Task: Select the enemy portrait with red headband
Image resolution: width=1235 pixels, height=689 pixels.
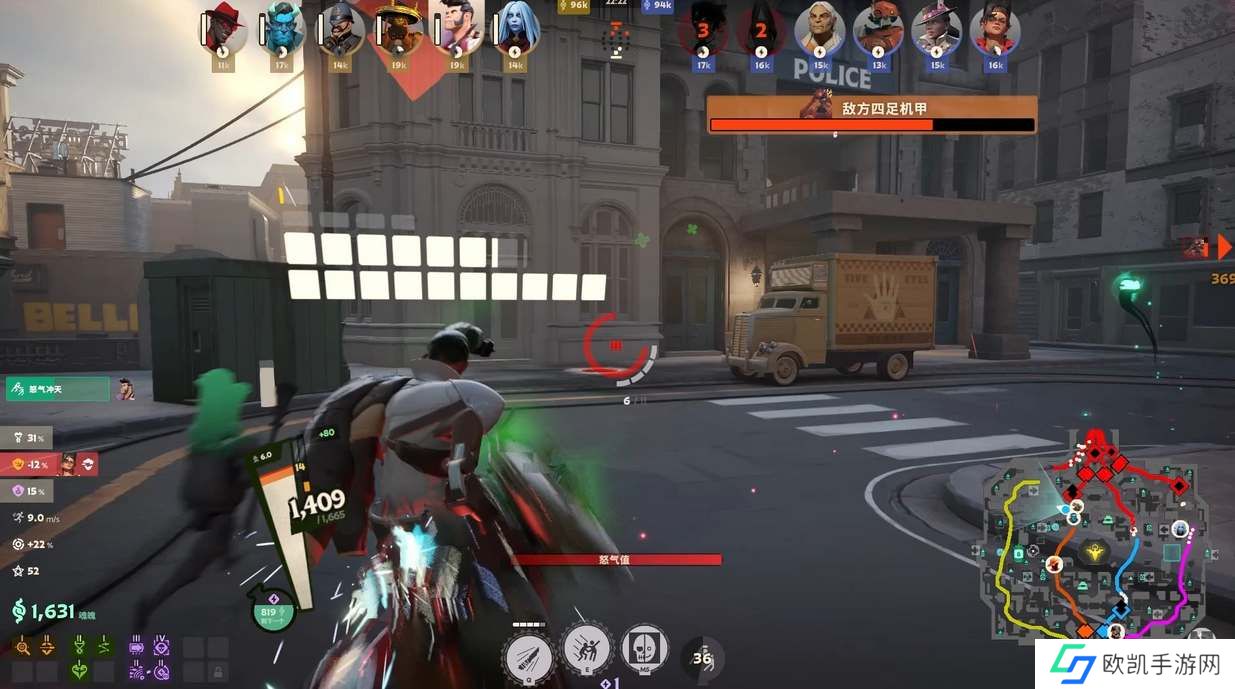Action: coord(995,30)
